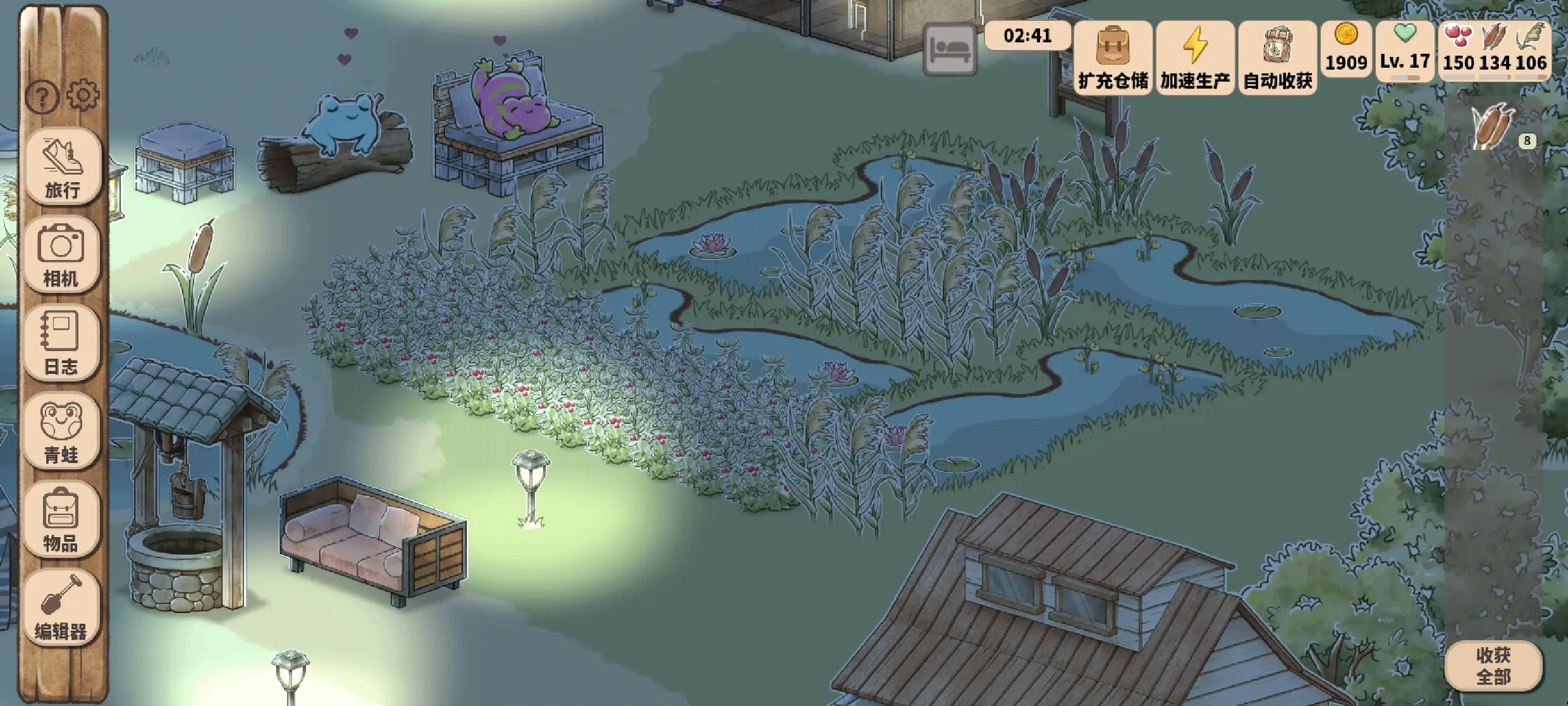Select 扩充仓储 storage expansion
This screenshot has height=706, width=1568.
(1113, 58)
